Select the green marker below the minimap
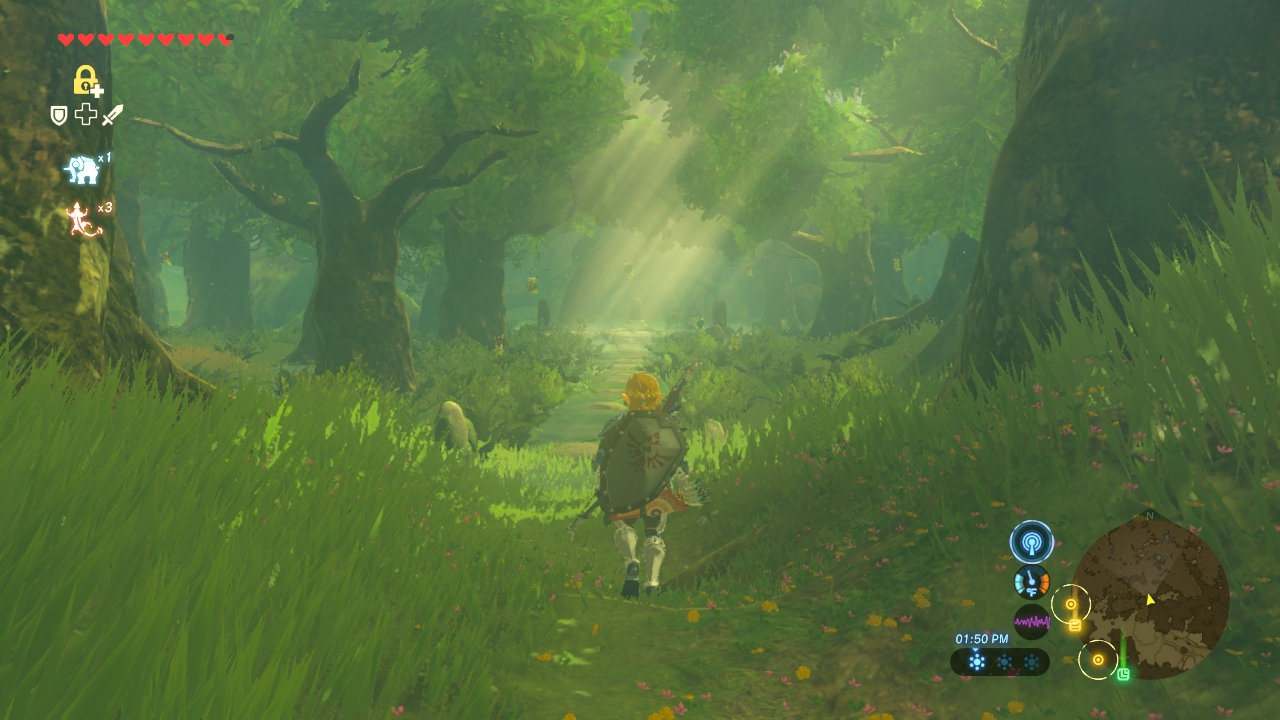The image size is (1280, 720). tap(1123, 675)
